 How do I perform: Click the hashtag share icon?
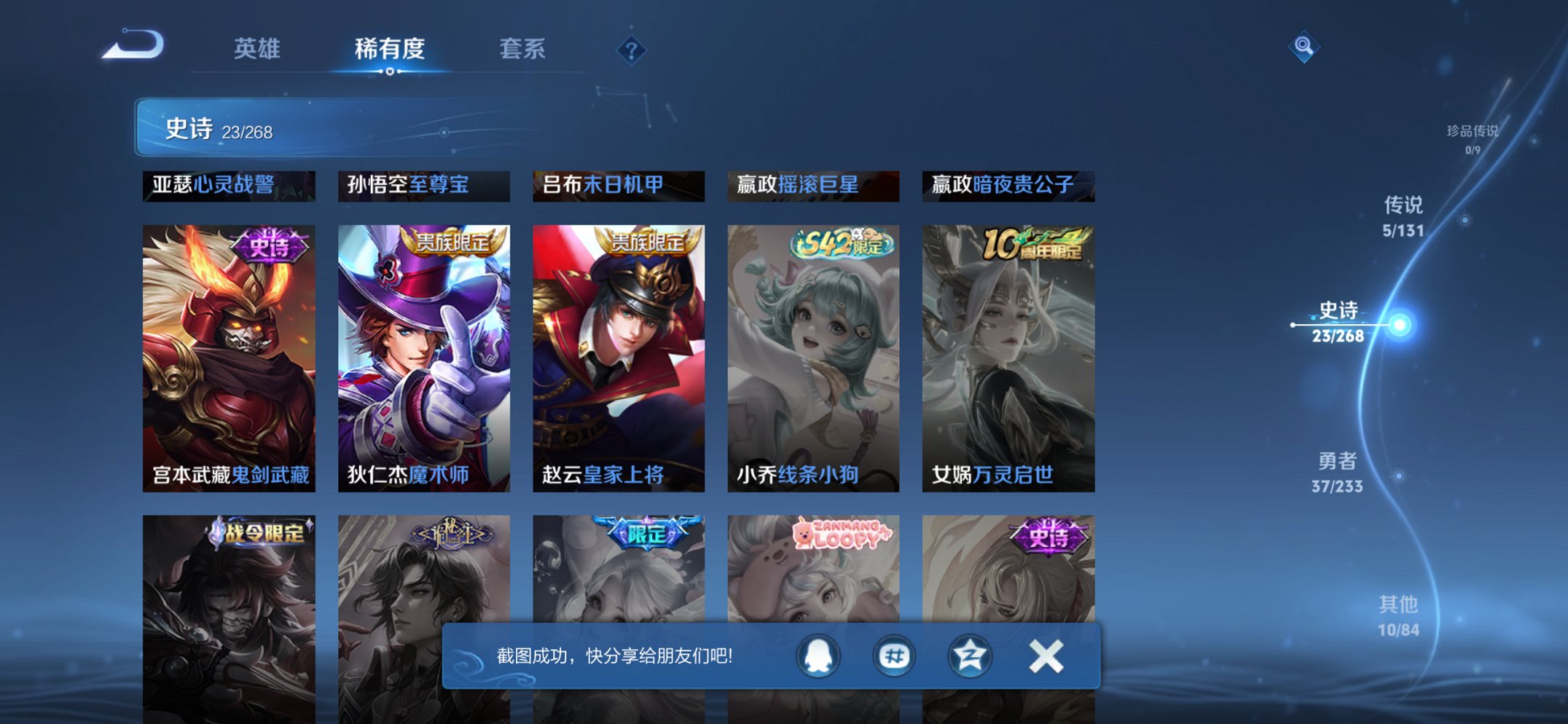pos(895,655)
